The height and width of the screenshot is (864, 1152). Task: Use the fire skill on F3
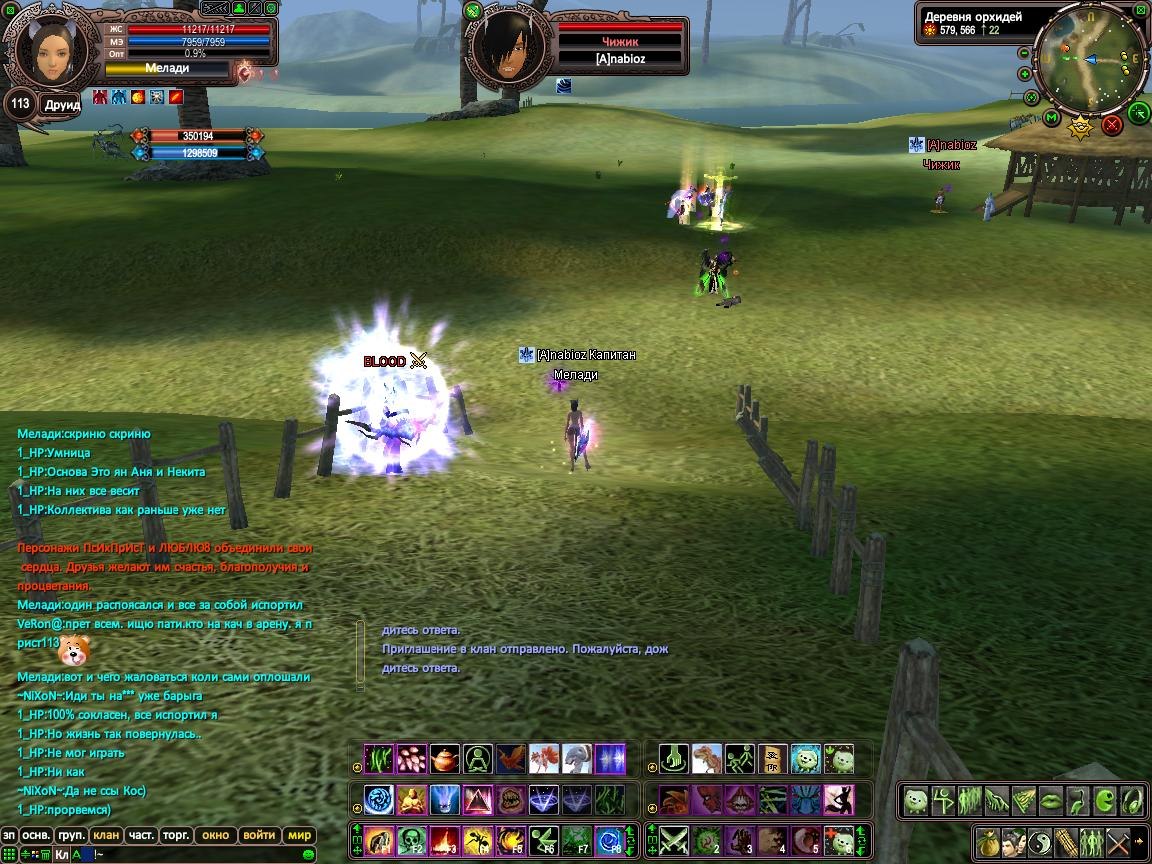point(445,840)
